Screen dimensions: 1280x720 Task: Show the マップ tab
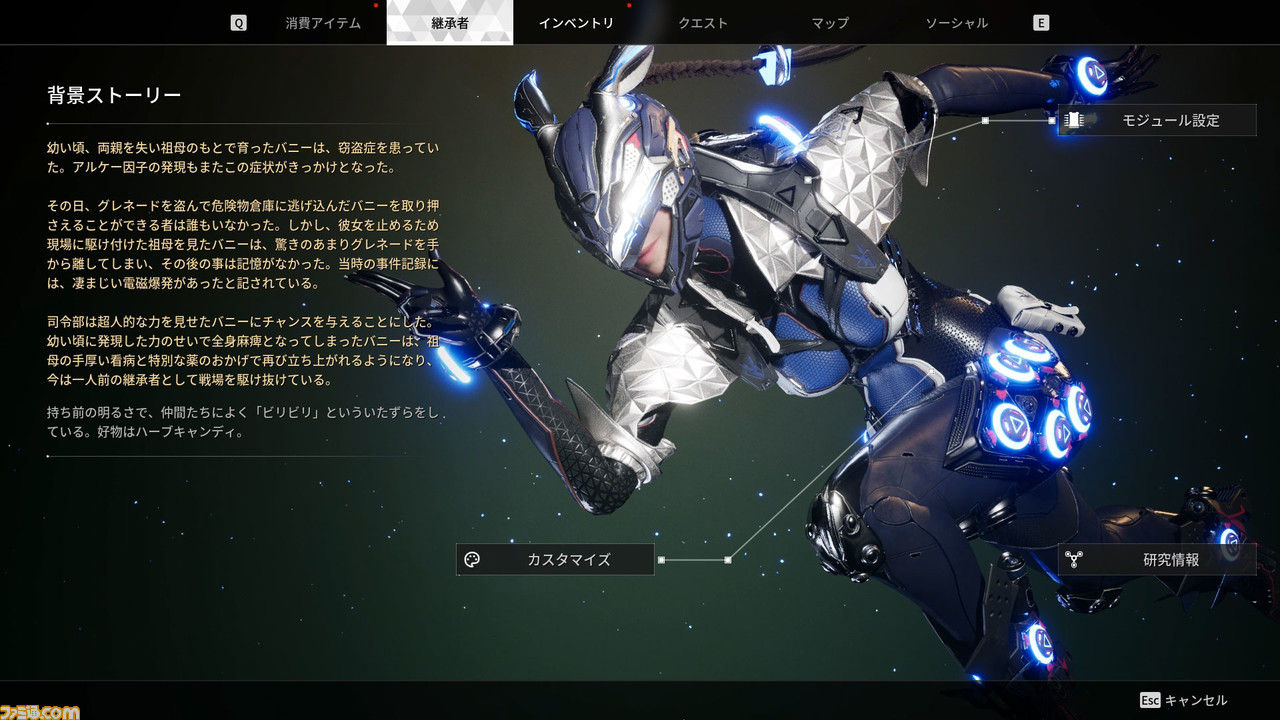pyautogui.click(x=830, y=23)
